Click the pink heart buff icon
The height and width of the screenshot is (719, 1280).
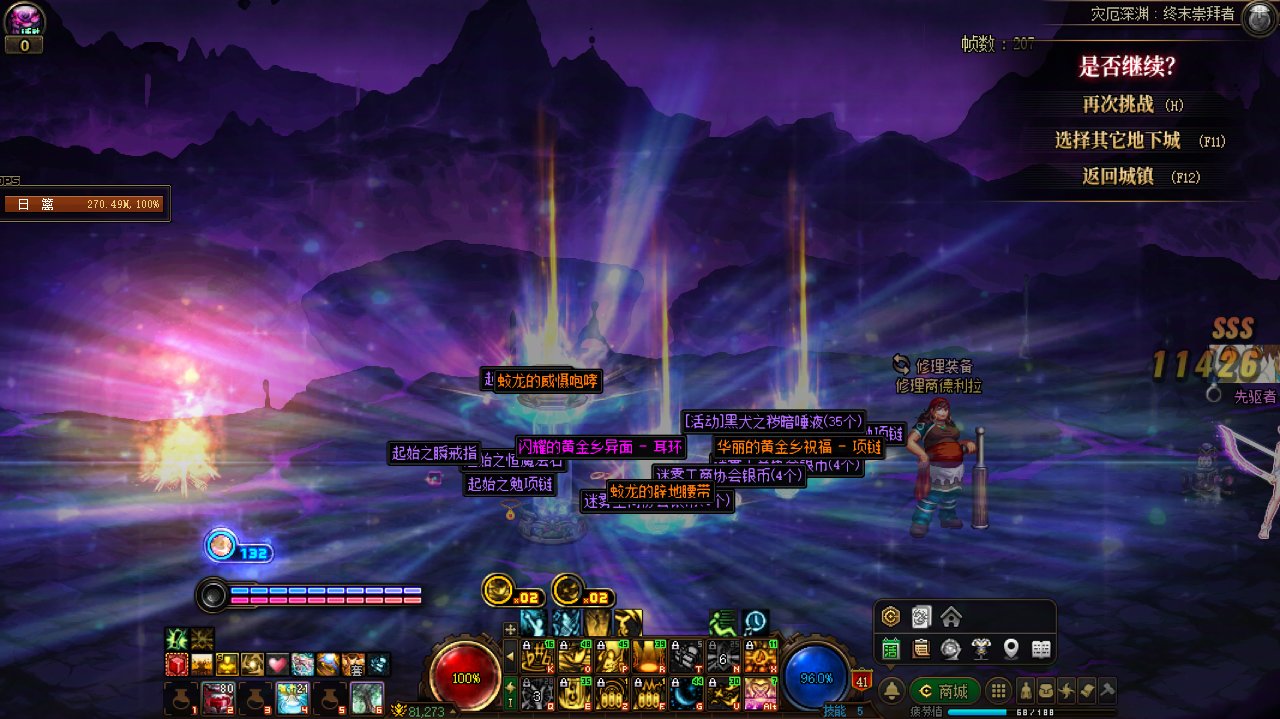point(277,664)
